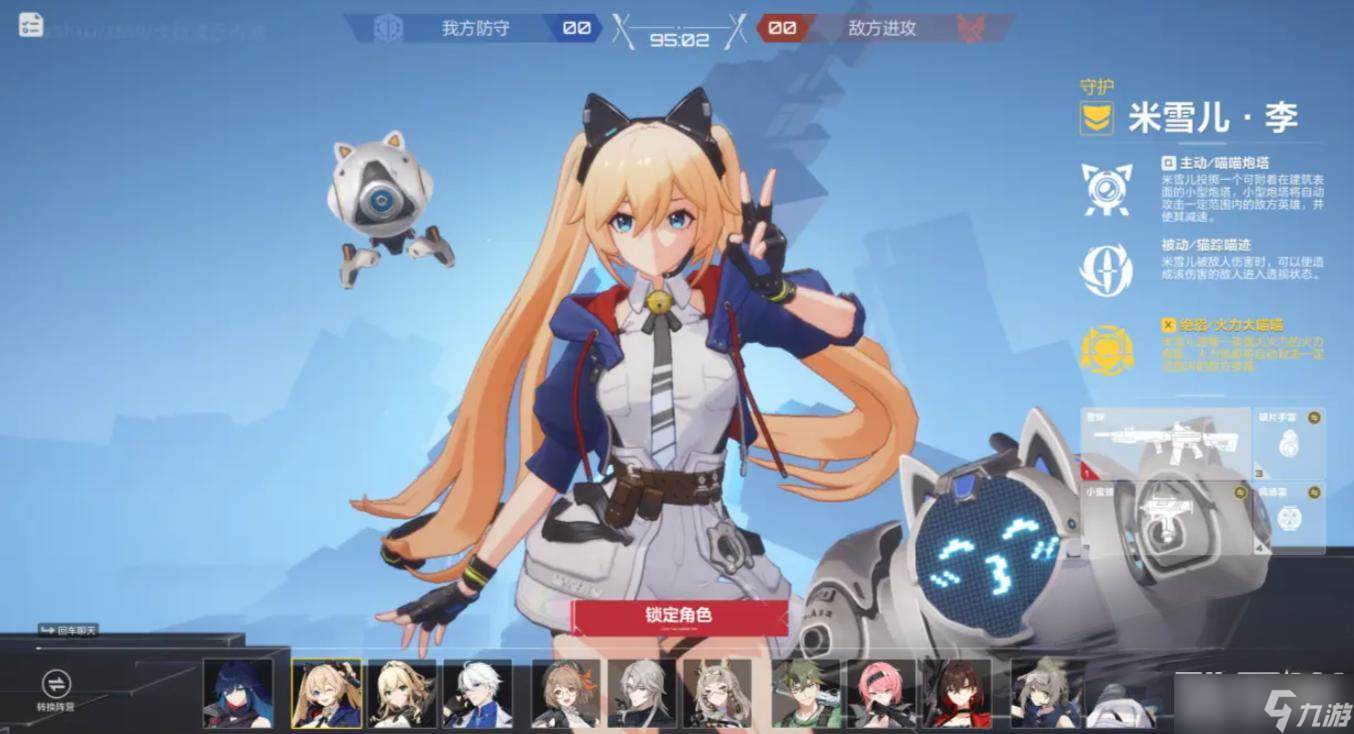1354x734 pixels.
Task: Toggle the coin marker on the bottom-right tactical slot
Action: pos(1314,492)
